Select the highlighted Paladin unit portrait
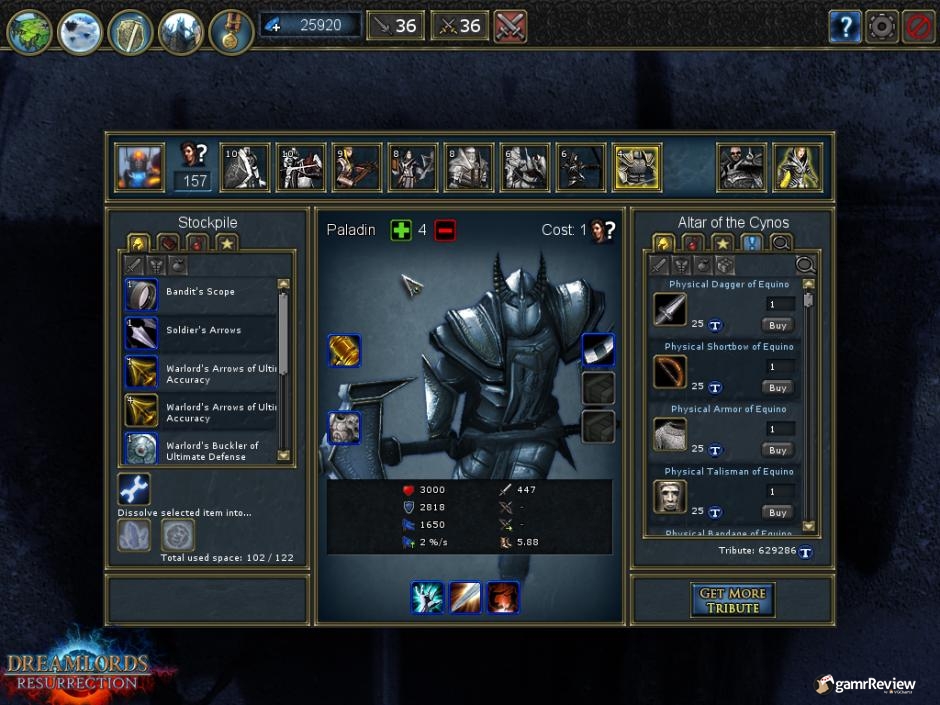The width and height of the screenshot is (940, 705). click(637, 168)
